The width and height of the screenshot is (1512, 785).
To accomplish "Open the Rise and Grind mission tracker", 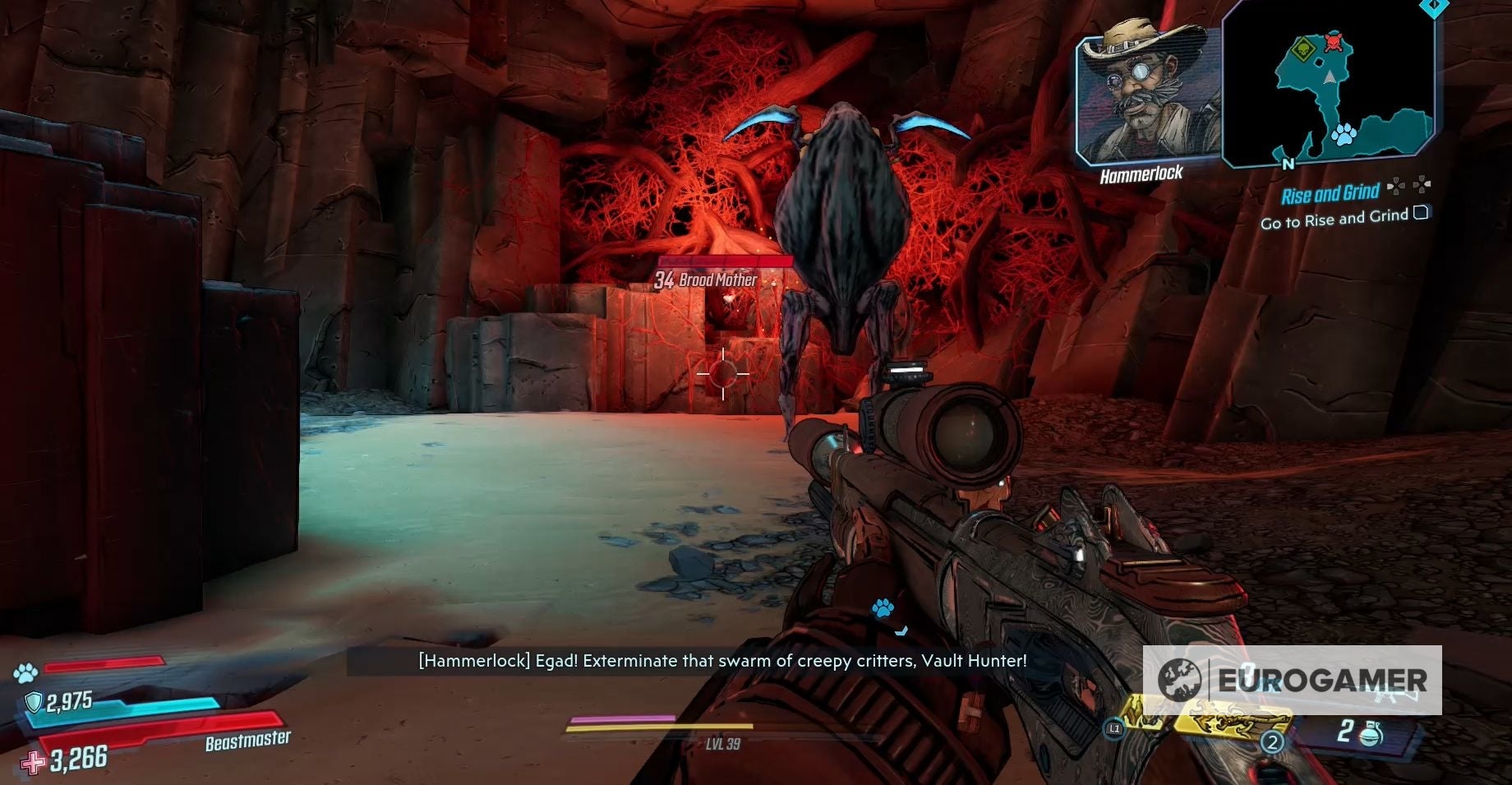I will [1330, 194].
